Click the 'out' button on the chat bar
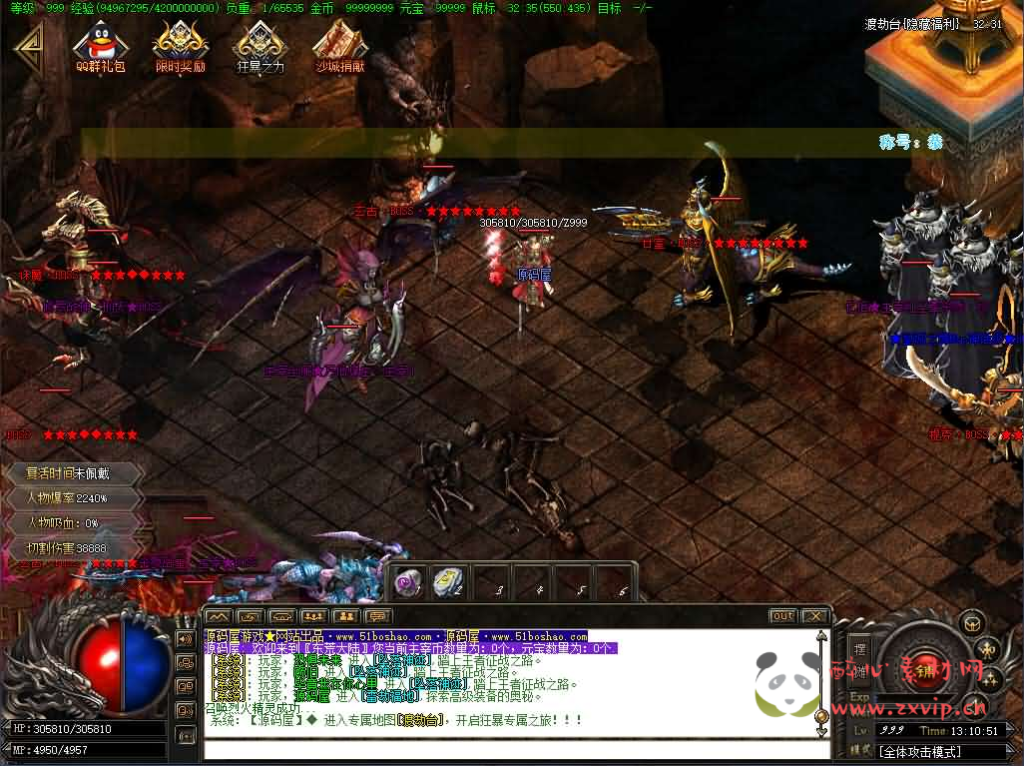Image resolution: width=1024 pixels, height=766 pixels. coord(783,616)
